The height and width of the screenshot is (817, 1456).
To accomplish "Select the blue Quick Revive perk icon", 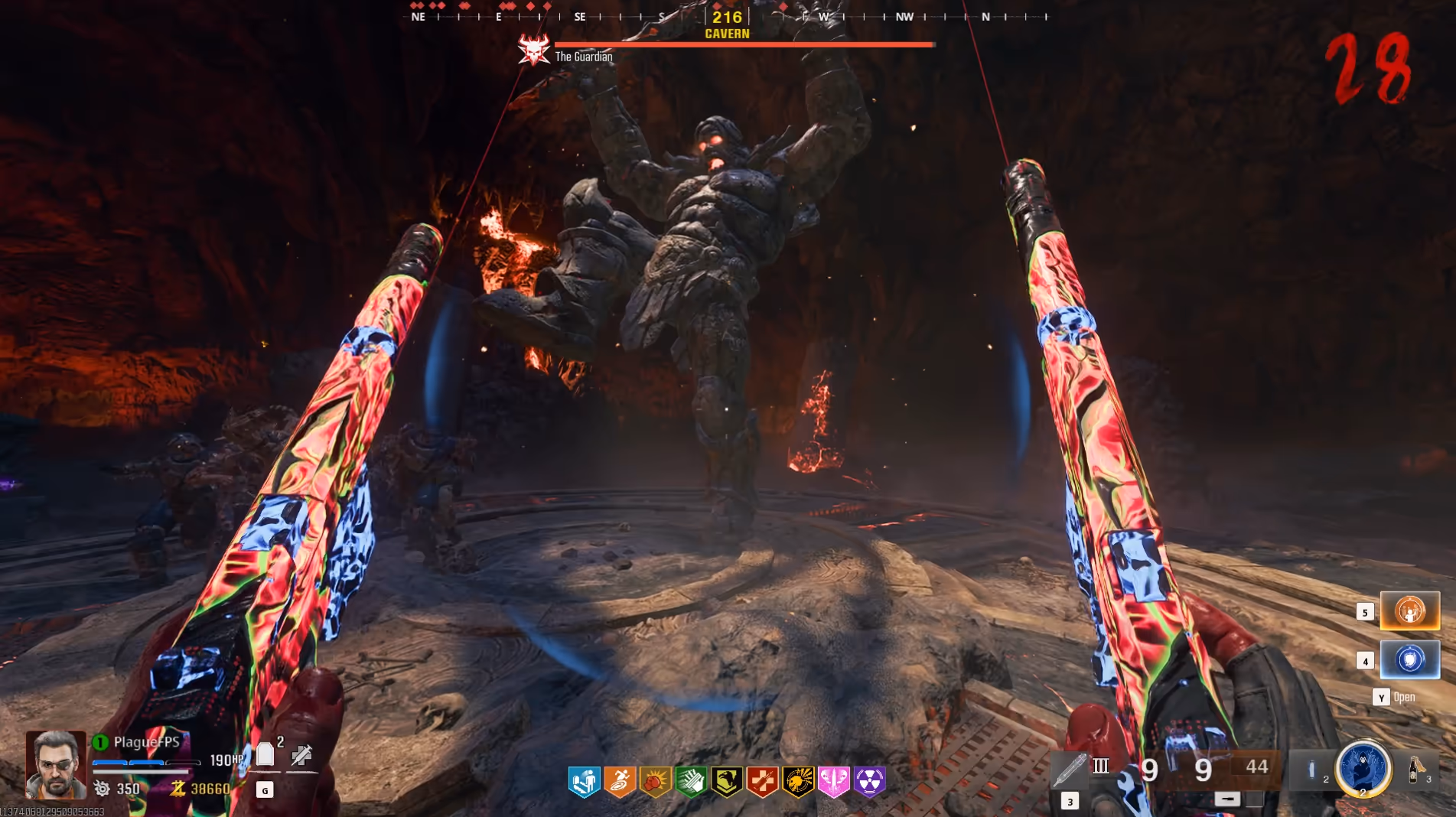I will coord(584,781).
